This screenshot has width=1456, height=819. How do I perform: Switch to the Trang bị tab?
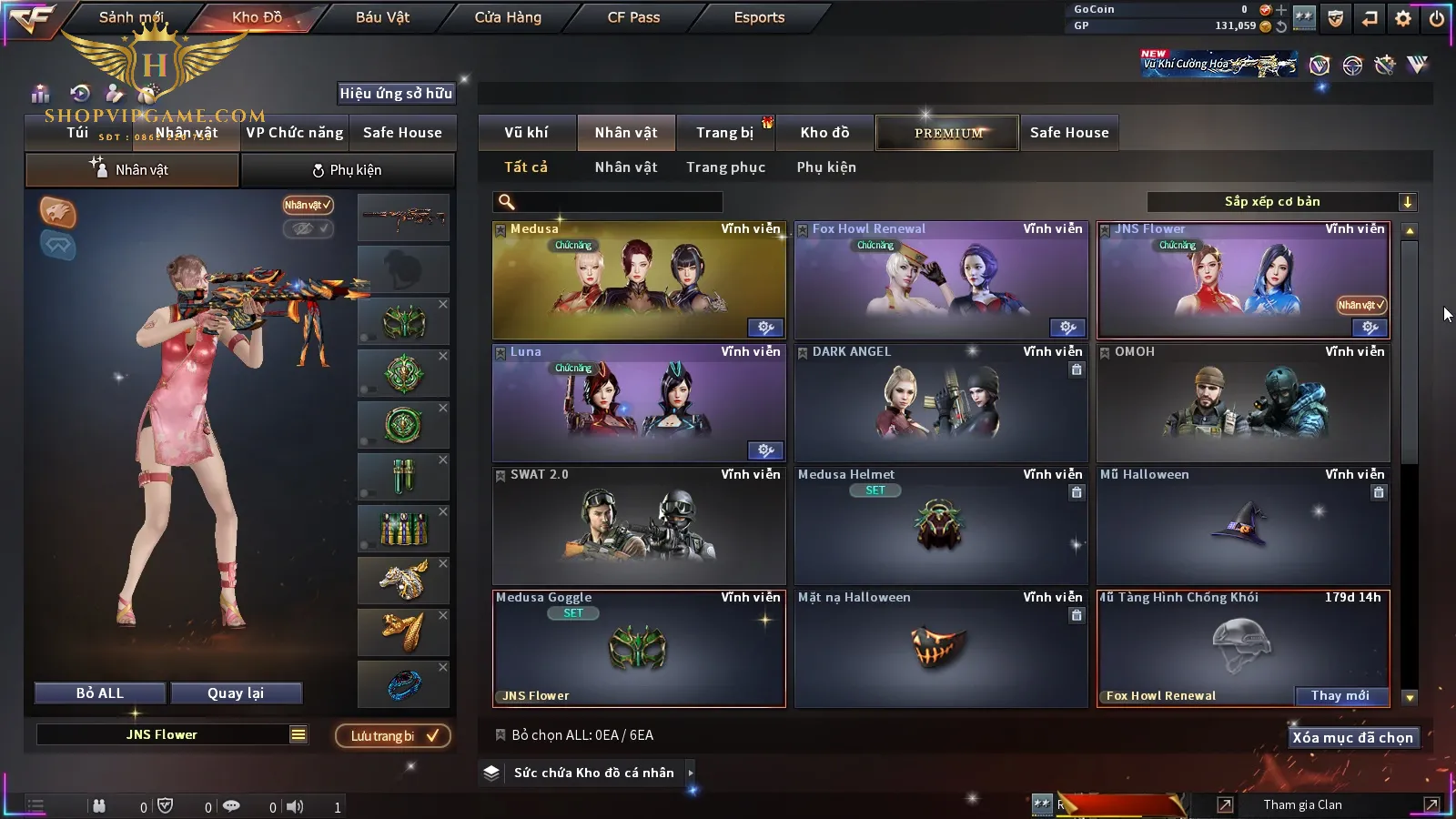point(724,133)
